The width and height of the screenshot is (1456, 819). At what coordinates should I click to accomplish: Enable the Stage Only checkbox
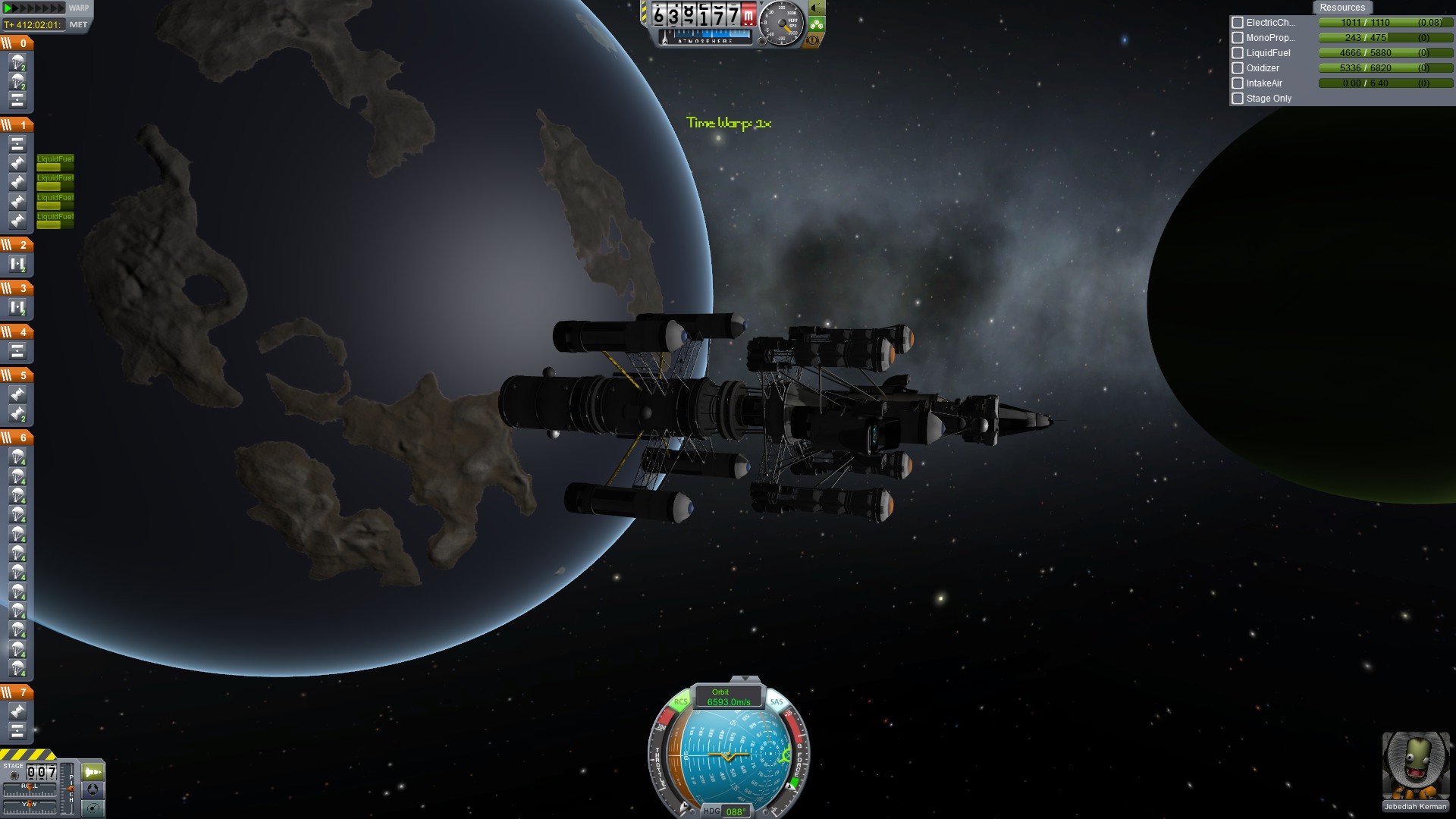[x=1238, y=99]
